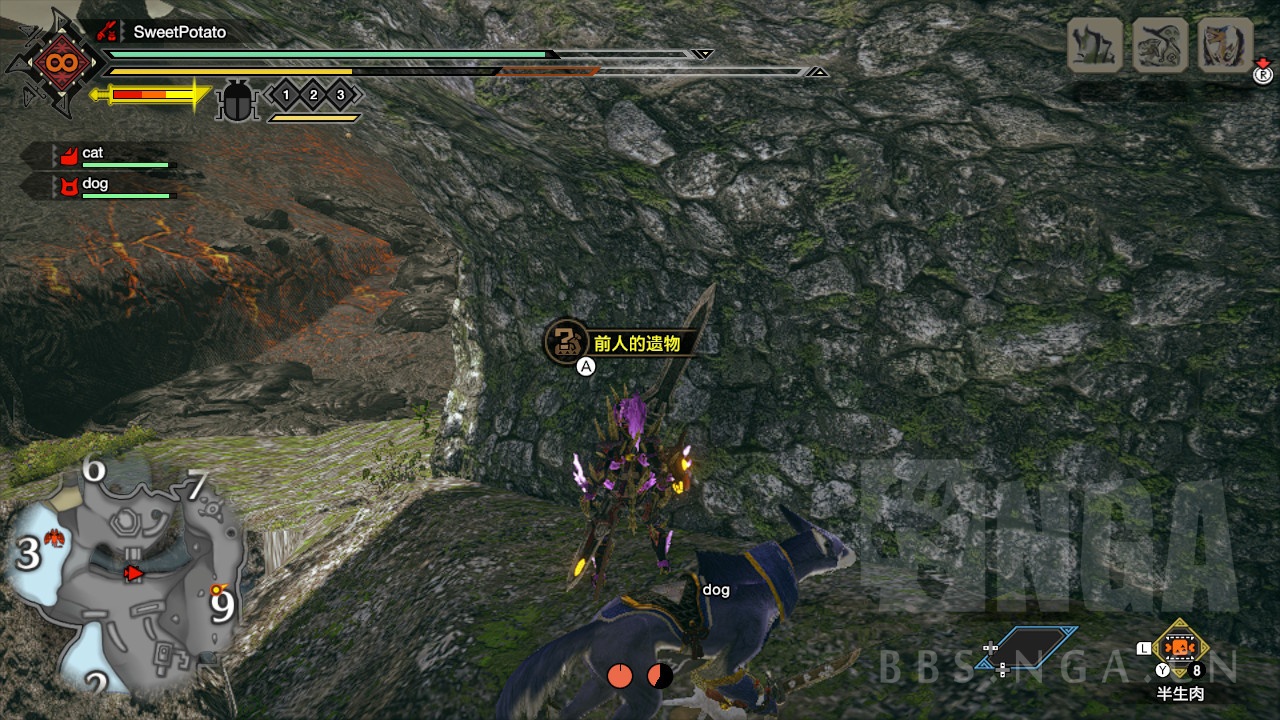Choose the middle target monster icon
Screen dimensions: 1280x720
tap(1159, 45)
